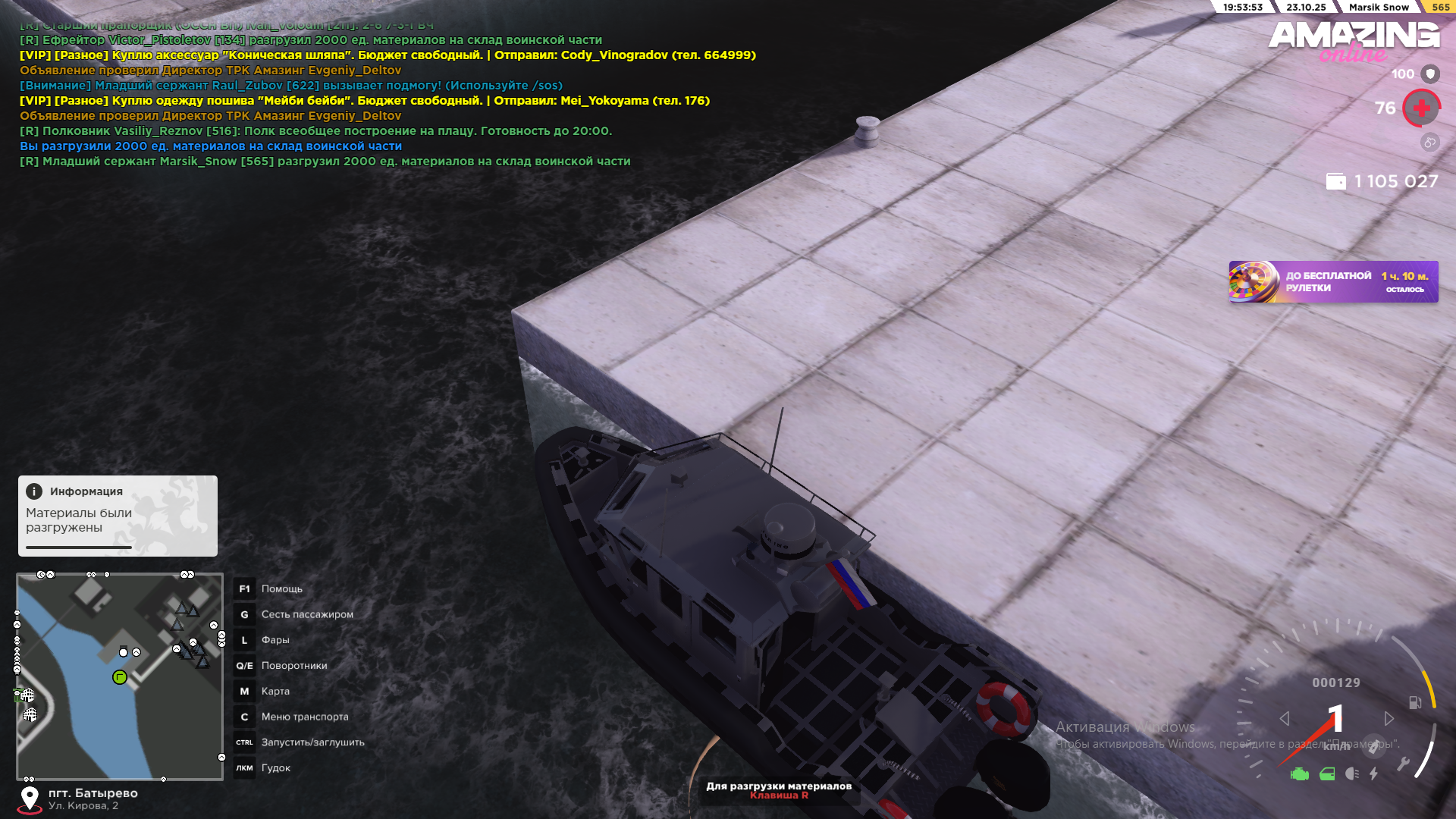The height and width of the screenshot is (819, 1456).
Task: Select the VIP chat message from Cody_Vinogradov
Action: (388, 55)
